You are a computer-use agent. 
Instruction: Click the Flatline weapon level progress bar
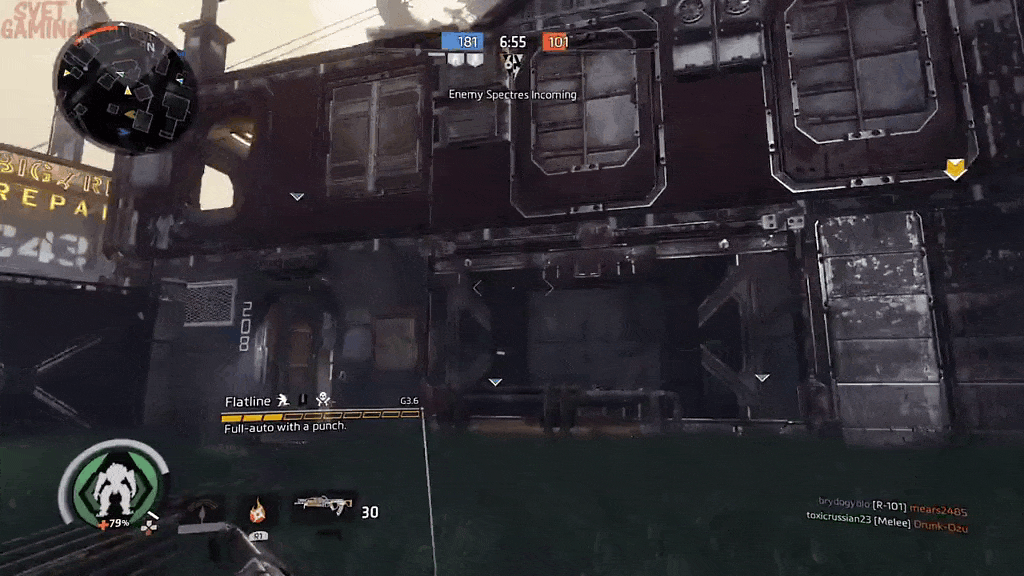[321, 415]
